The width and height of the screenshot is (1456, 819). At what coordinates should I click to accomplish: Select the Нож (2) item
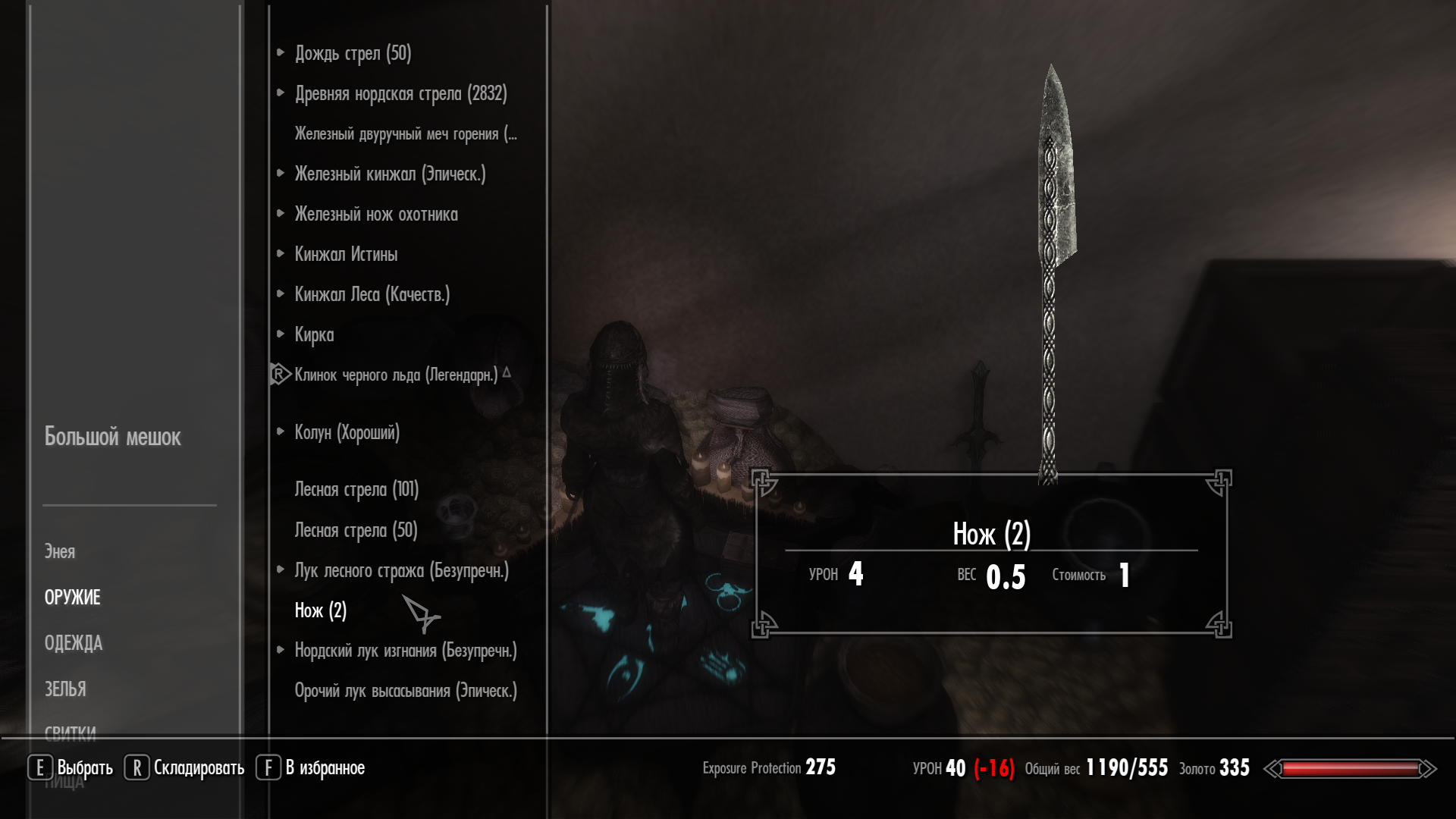pyautogui.click(x=320, y=610)
